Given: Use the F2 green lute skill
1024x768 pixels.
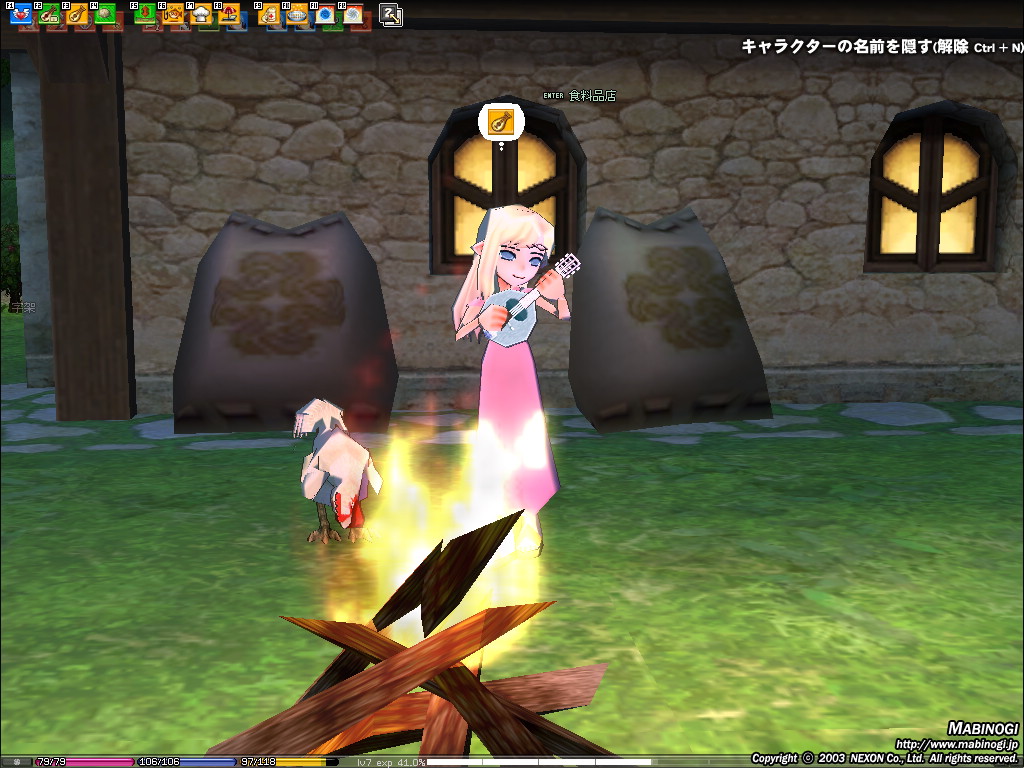Looking at the screenshot, I should (x=49, y=14).
